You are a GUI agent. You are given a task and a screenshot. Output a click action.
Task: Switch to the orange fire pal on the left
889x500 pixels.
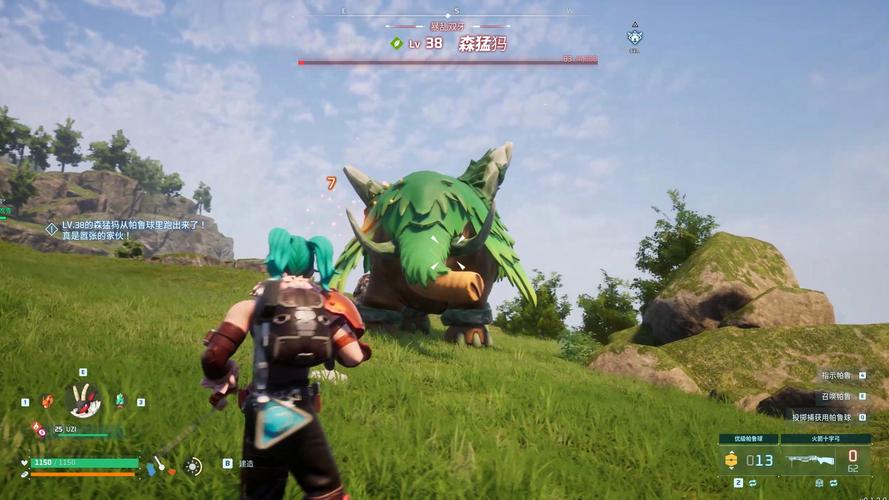coord(47,401)
